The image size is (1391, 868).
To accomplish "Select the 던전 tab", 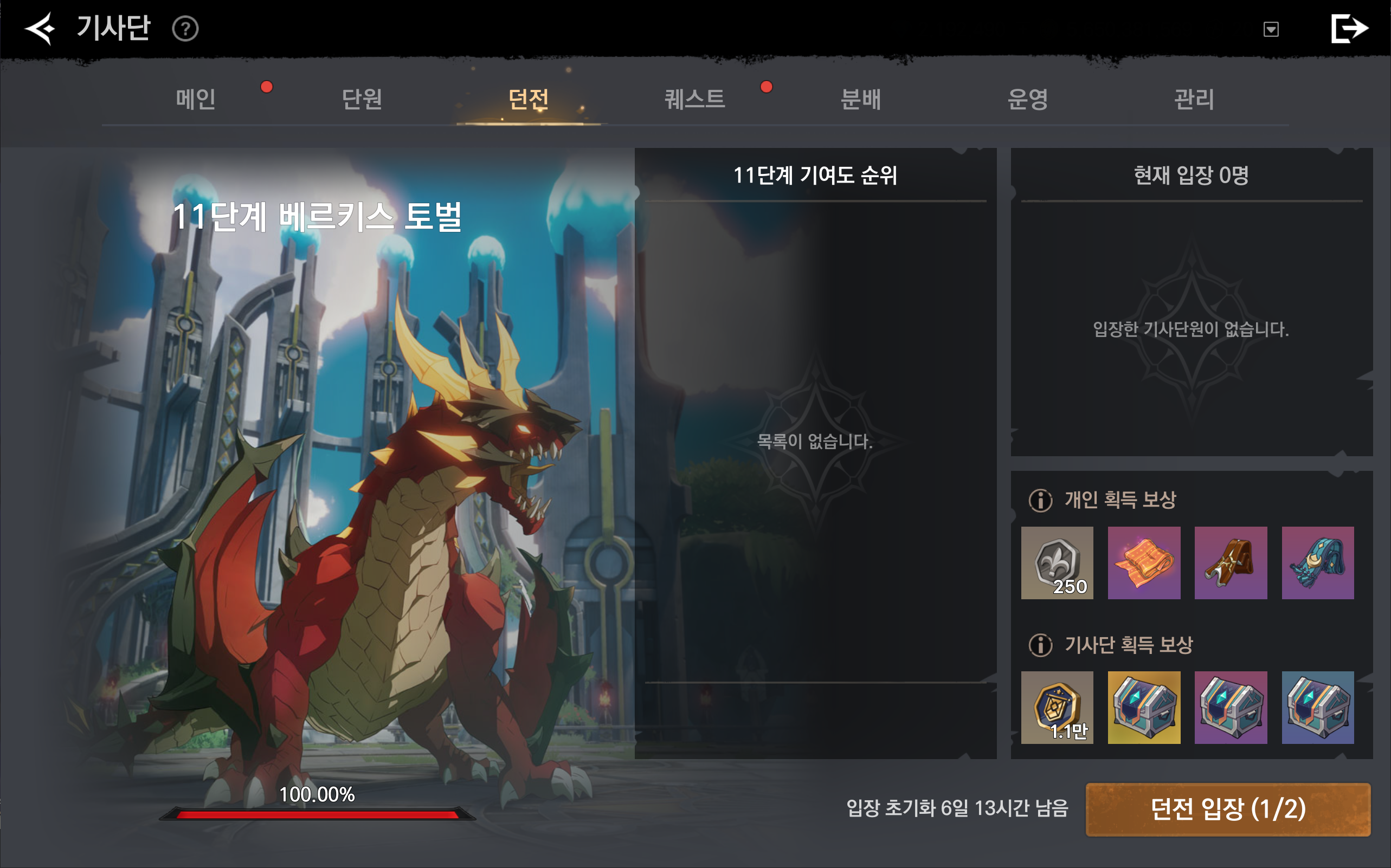I will click(x=529, y=99).
